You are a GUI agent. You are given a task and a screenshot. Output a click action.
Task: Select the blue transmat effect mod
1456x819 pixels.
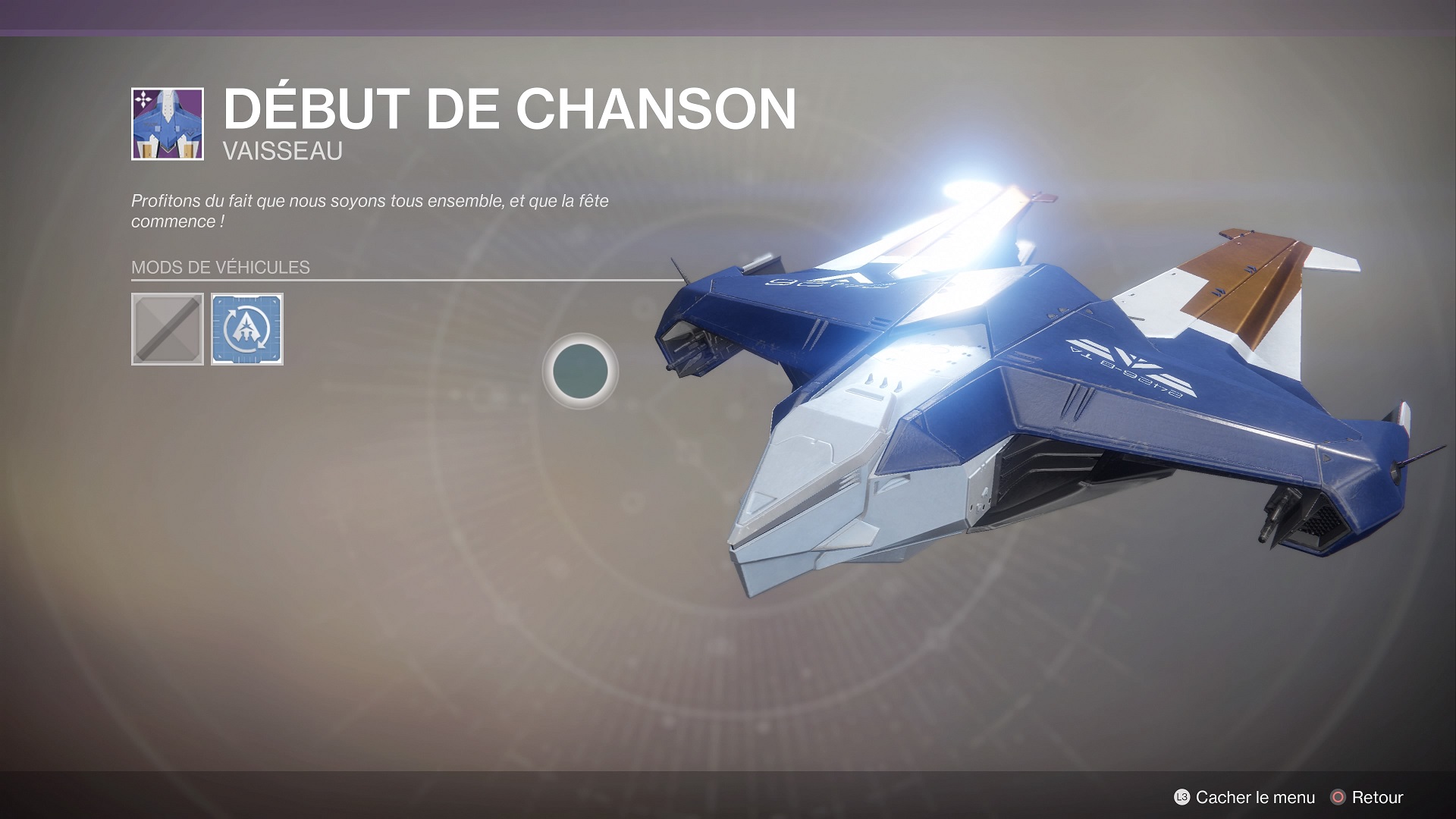point(247,329)
